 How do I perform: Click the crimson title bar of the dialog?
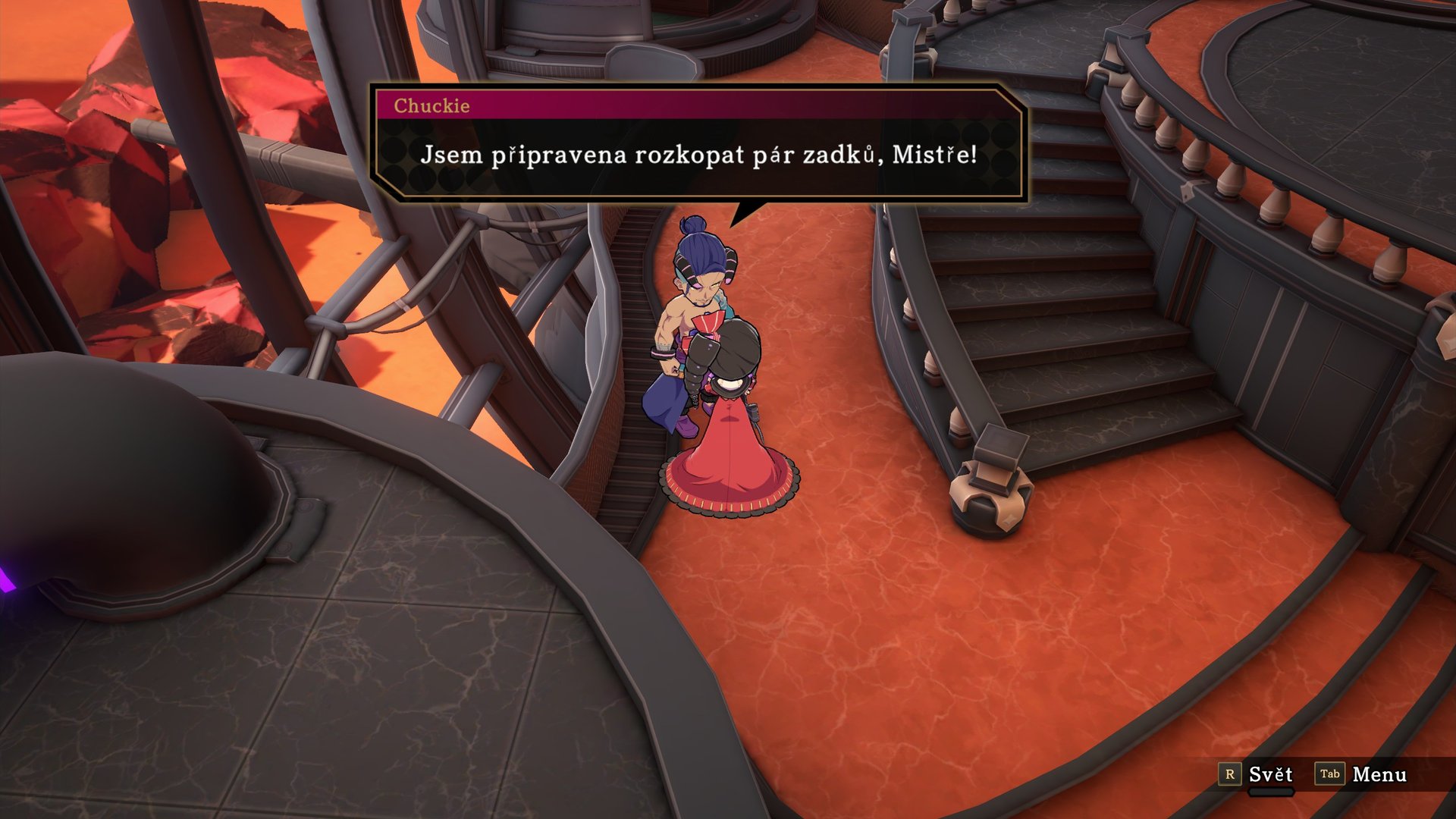pos(682,105)
